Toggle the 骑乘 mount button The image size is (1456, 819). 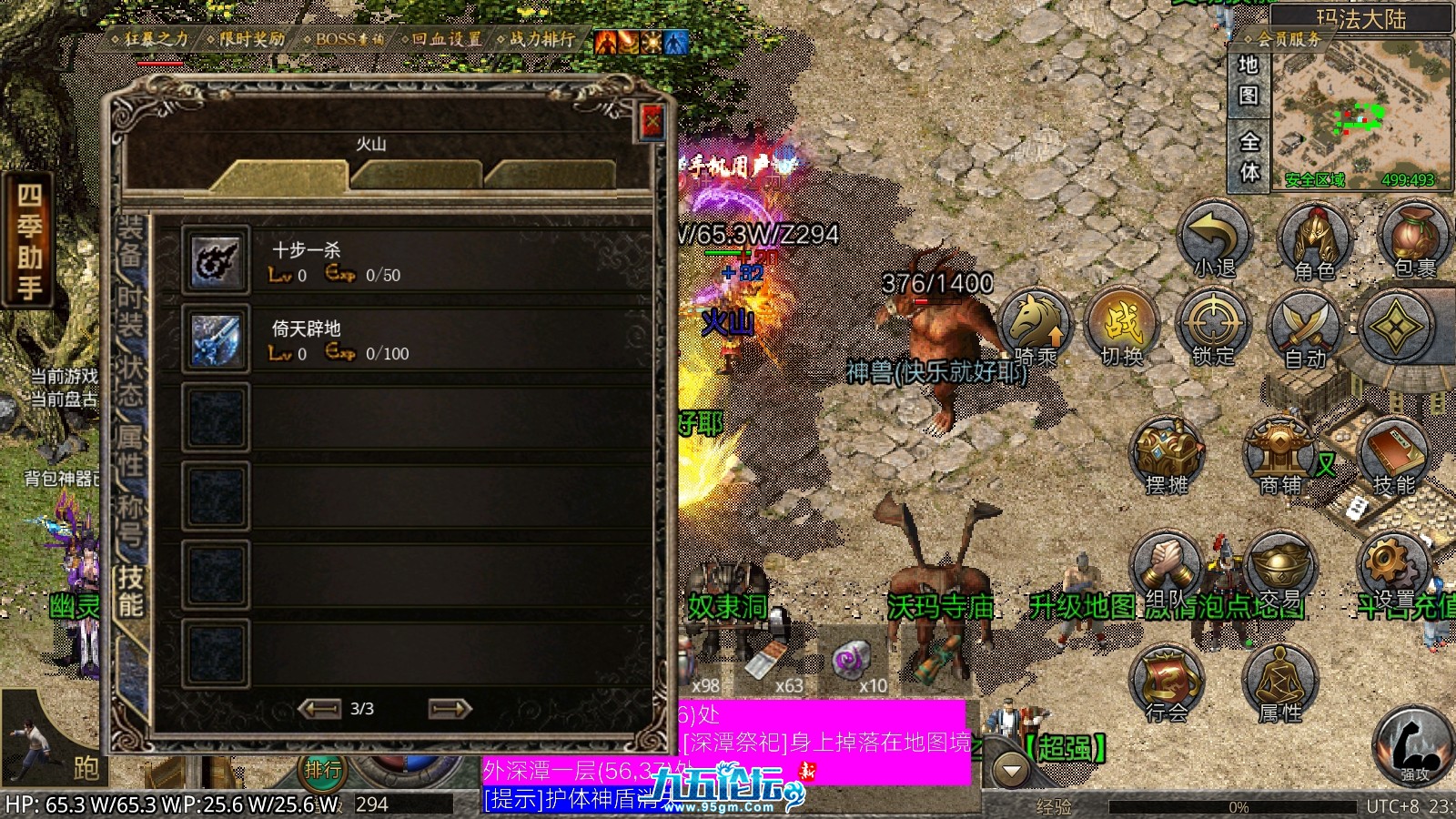coord(1035,326)
